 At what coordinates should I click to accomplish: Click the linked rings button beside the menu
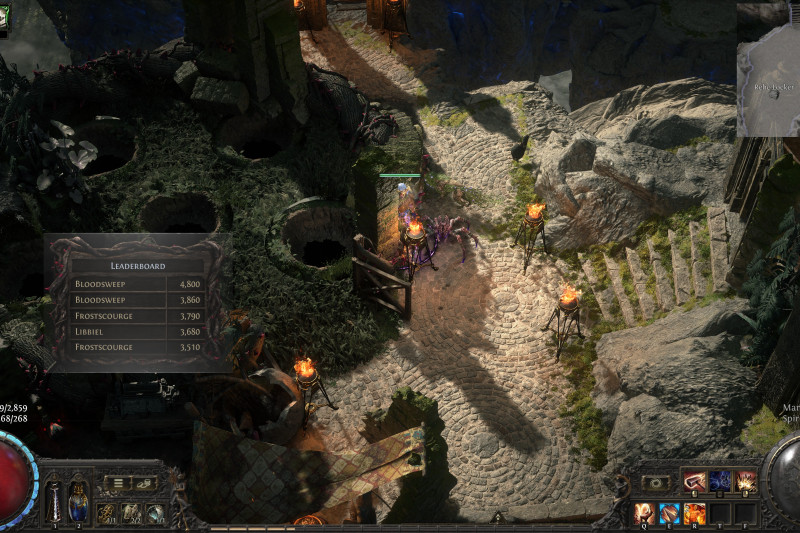145,483
